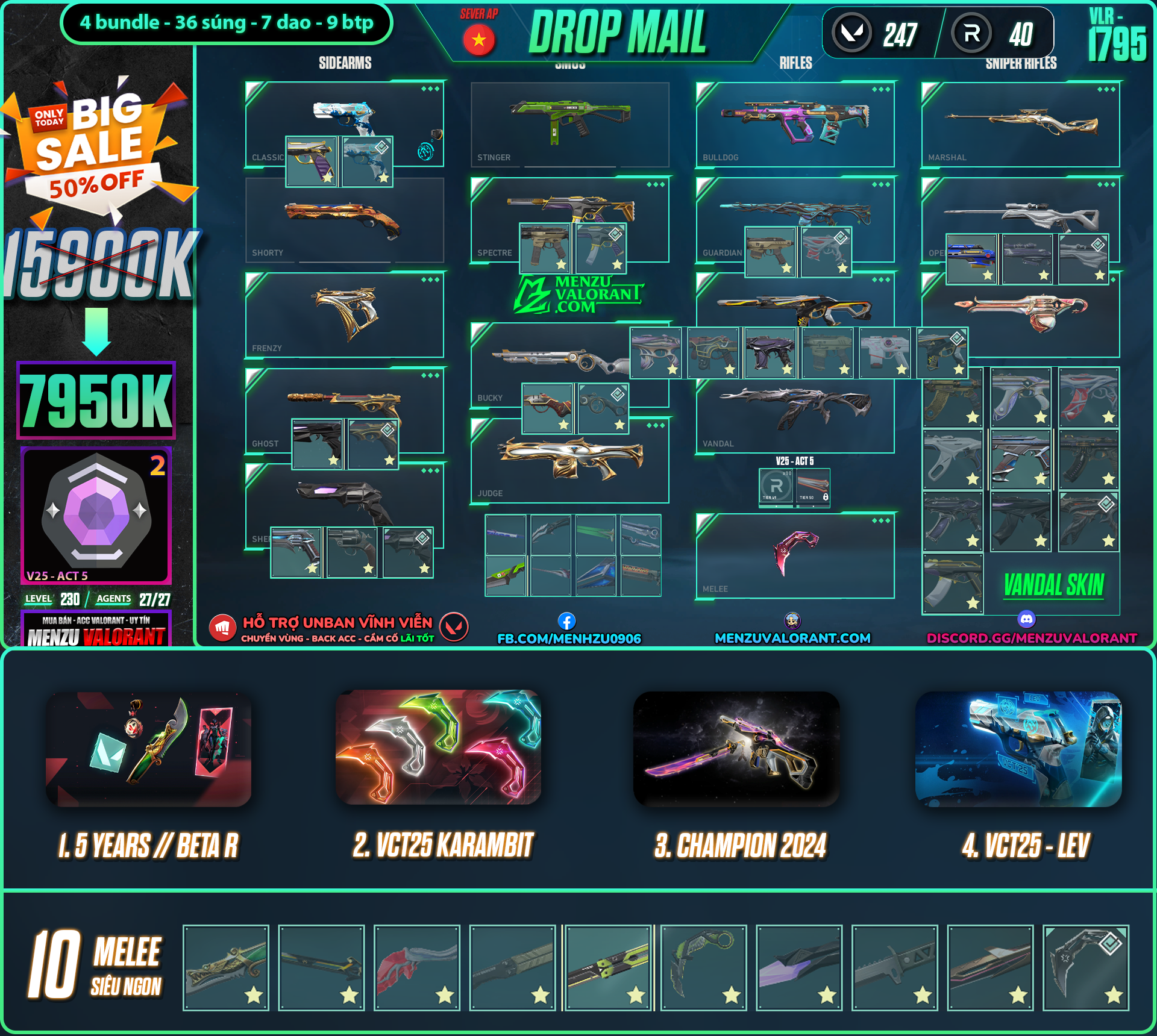Image resolution: width=1157 pixels, height=1036 pixels.
Task: View the 5 Years // Beta R bundle thumbnail
Action: pyautogui.click(x=149, y=749)
